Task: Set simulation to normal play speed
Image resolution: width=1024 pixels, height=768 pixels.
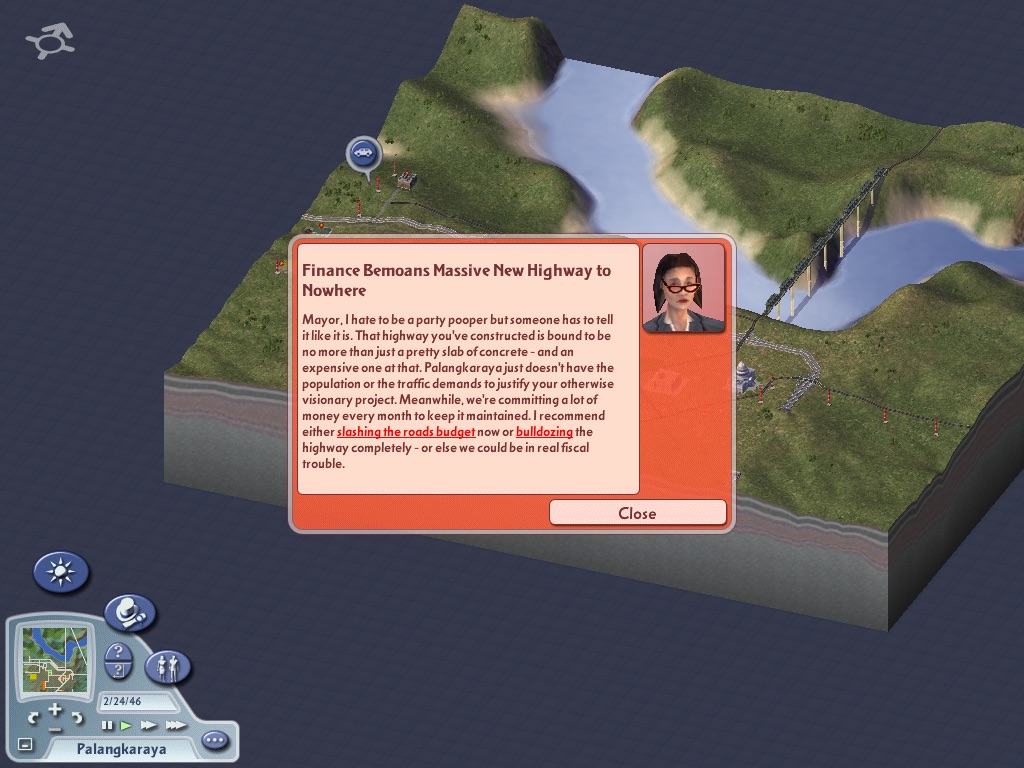Action: coord(126,725)
